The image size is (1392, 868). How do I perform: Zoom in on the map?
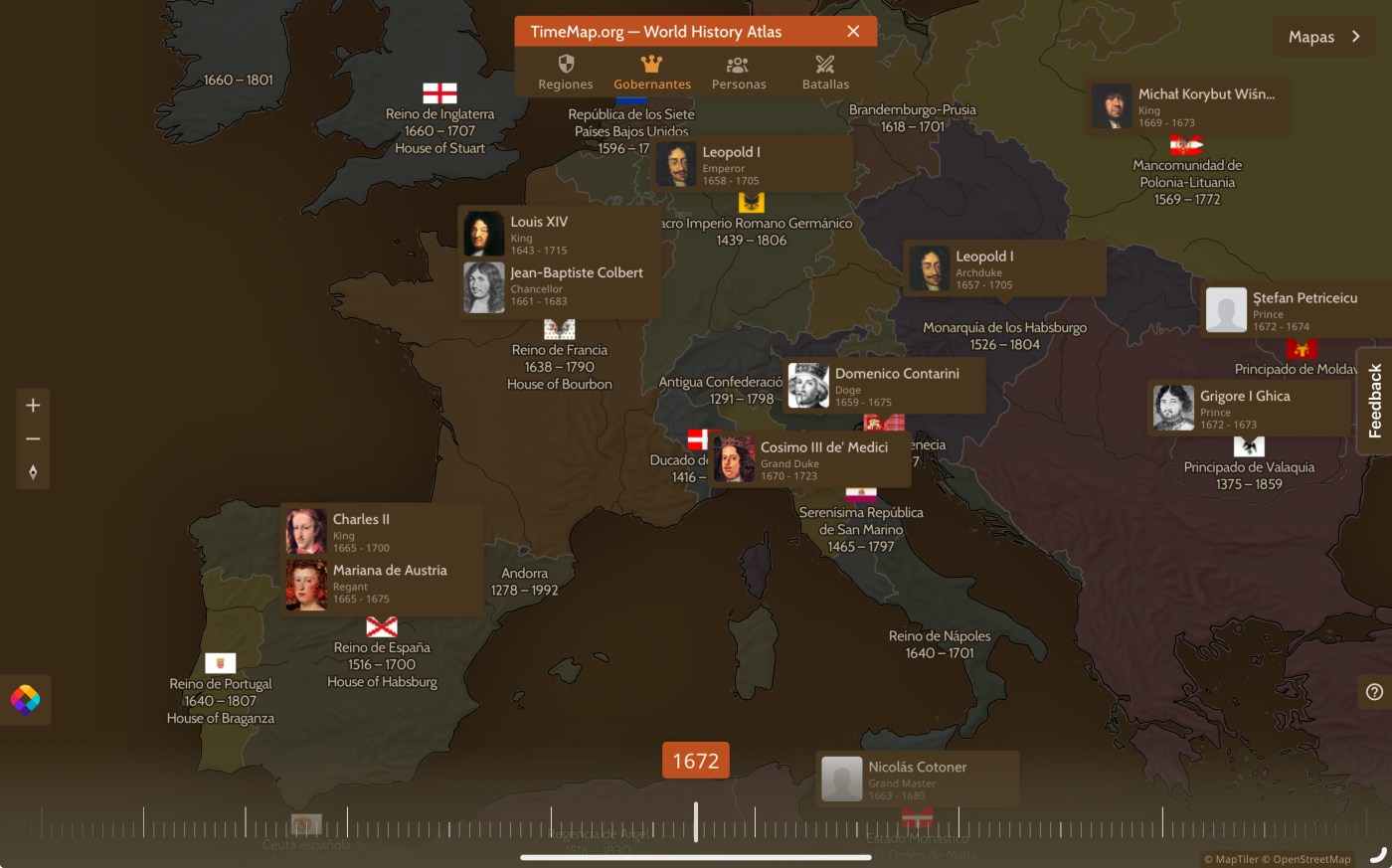[x=33, y=406]
